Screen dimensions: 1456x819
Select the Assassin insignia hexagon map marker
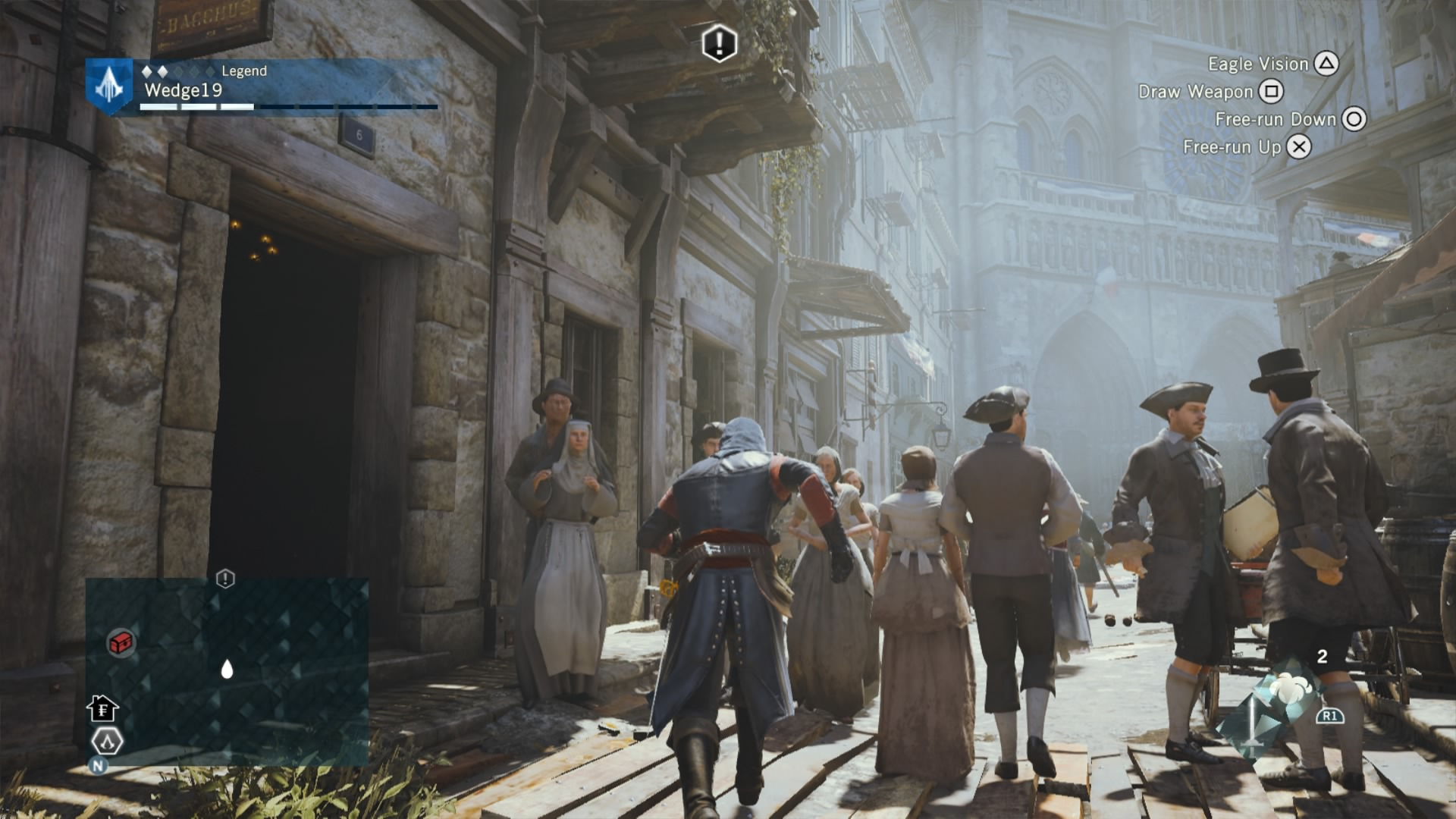[107, 741]
